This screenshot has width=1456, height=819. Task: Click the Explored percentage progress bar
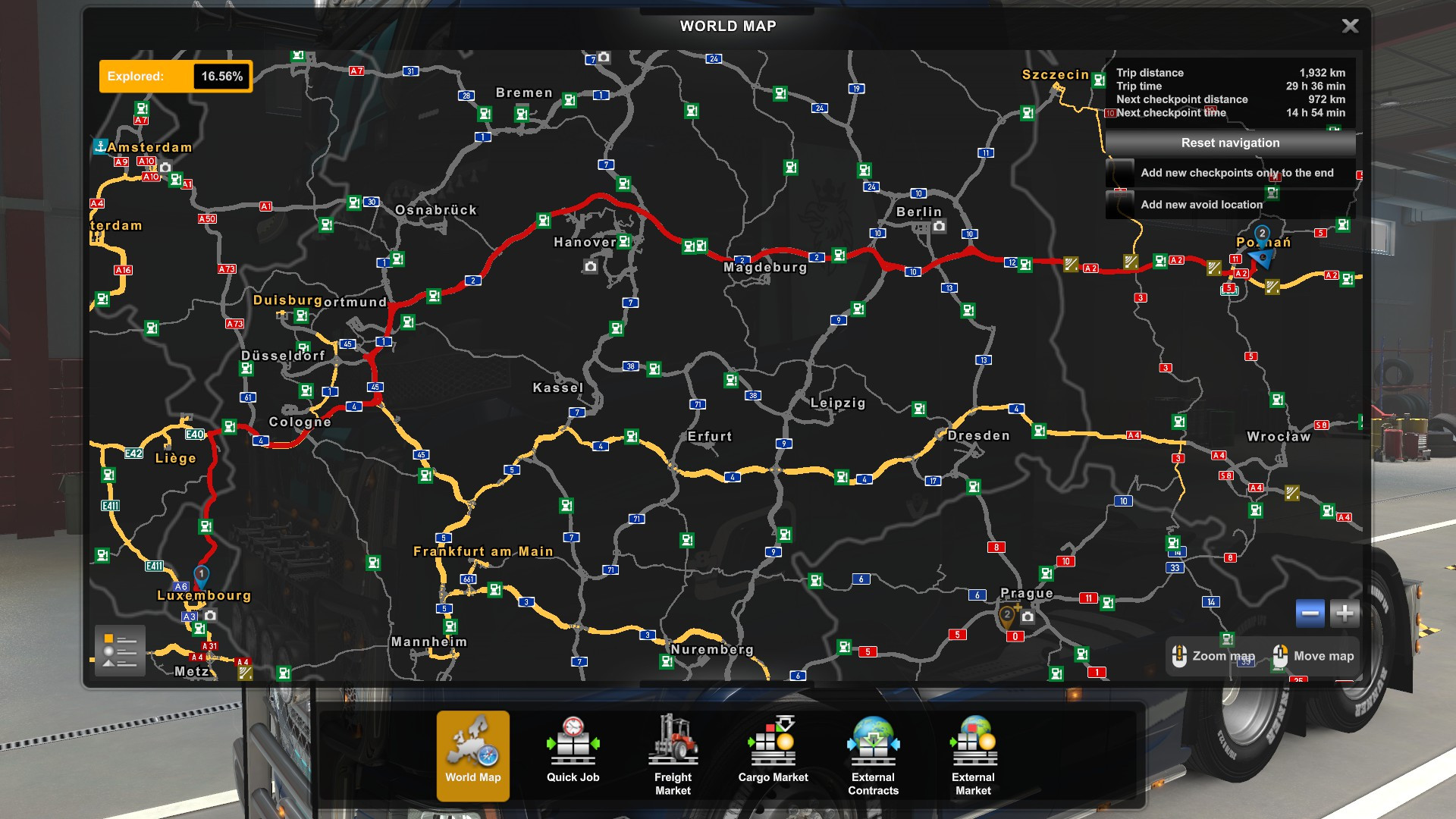point(176,76)
